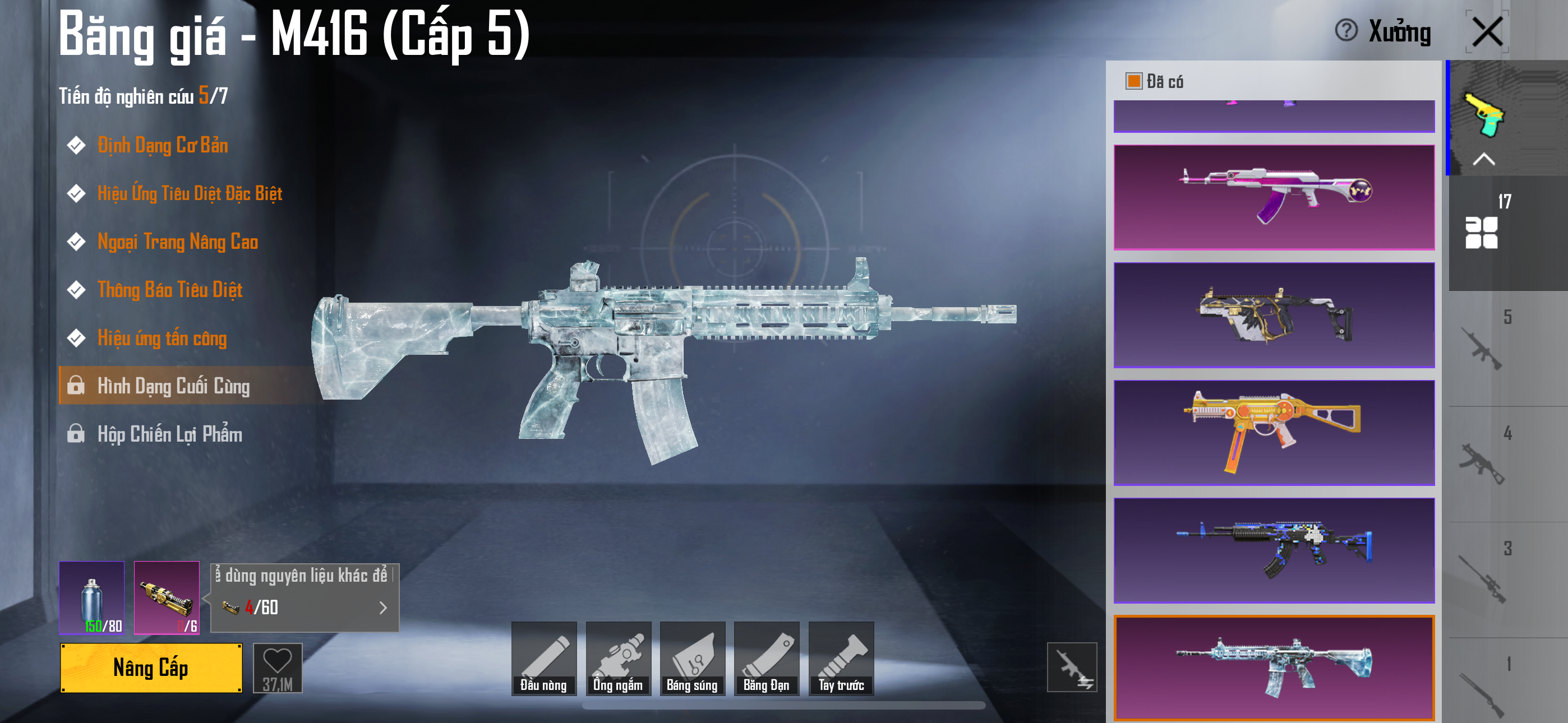Use other materials exchange option
This screenshot has width=1568, height=723.
pos(305,597)
